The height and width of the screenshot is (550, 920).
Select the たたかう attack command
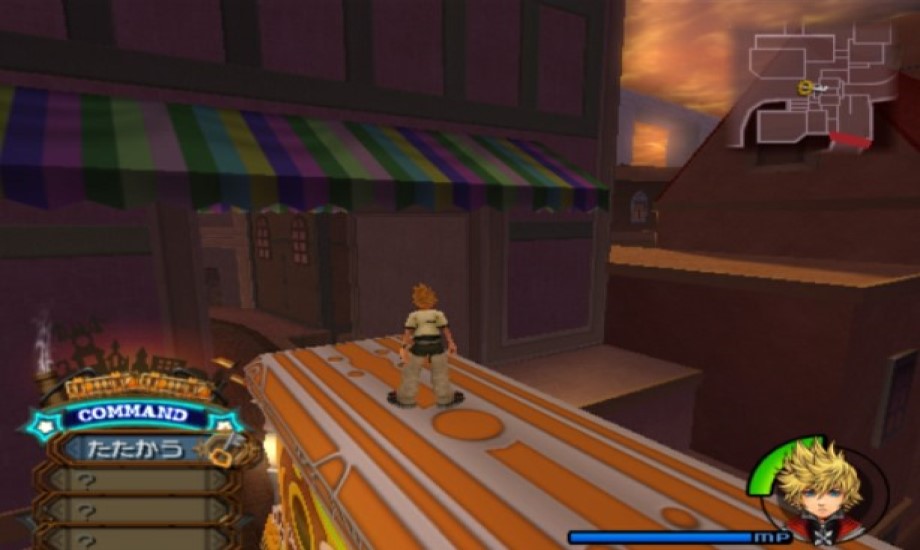(131, 449)
